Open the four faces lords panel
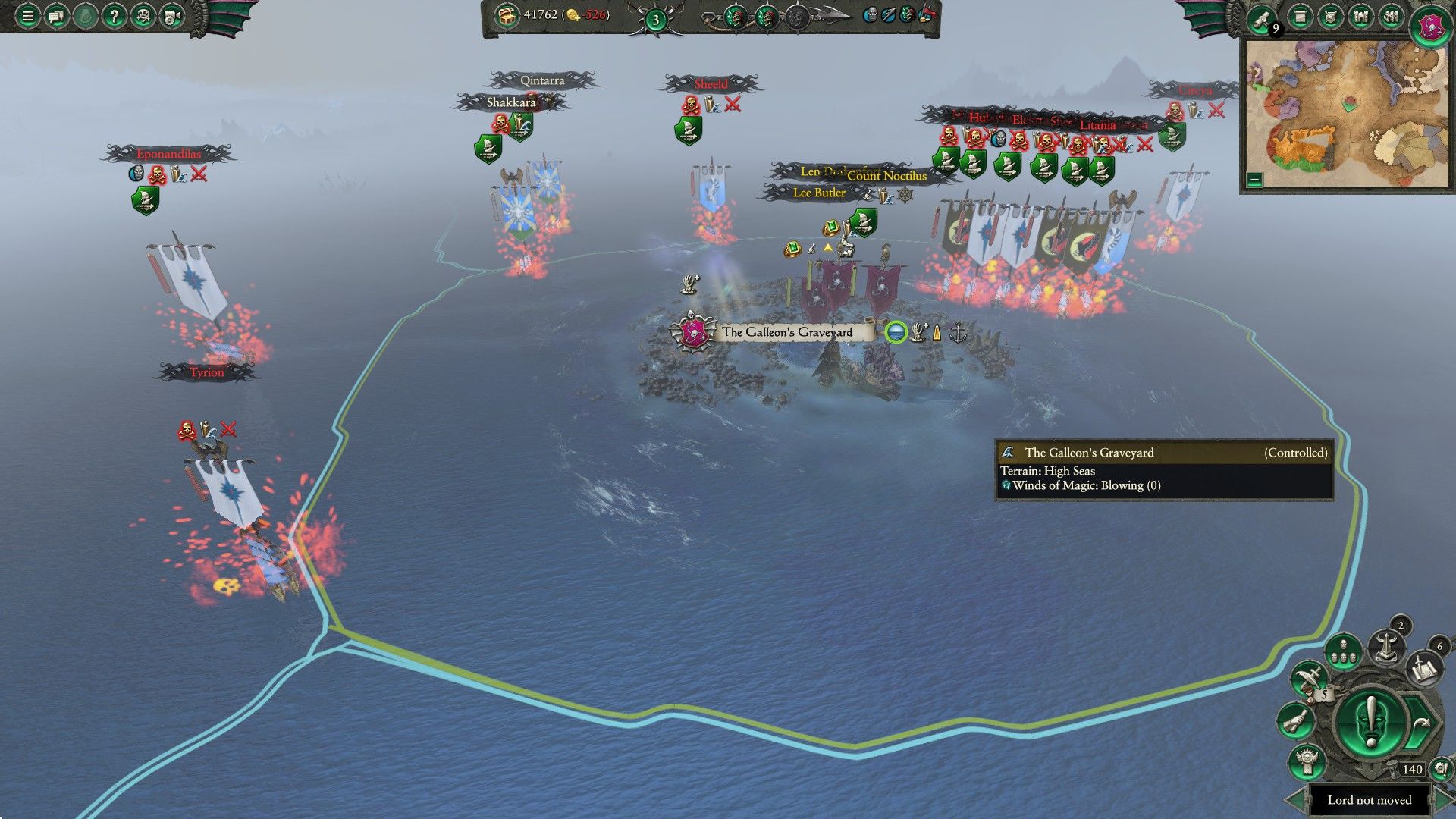 [x=1343, y=651]
